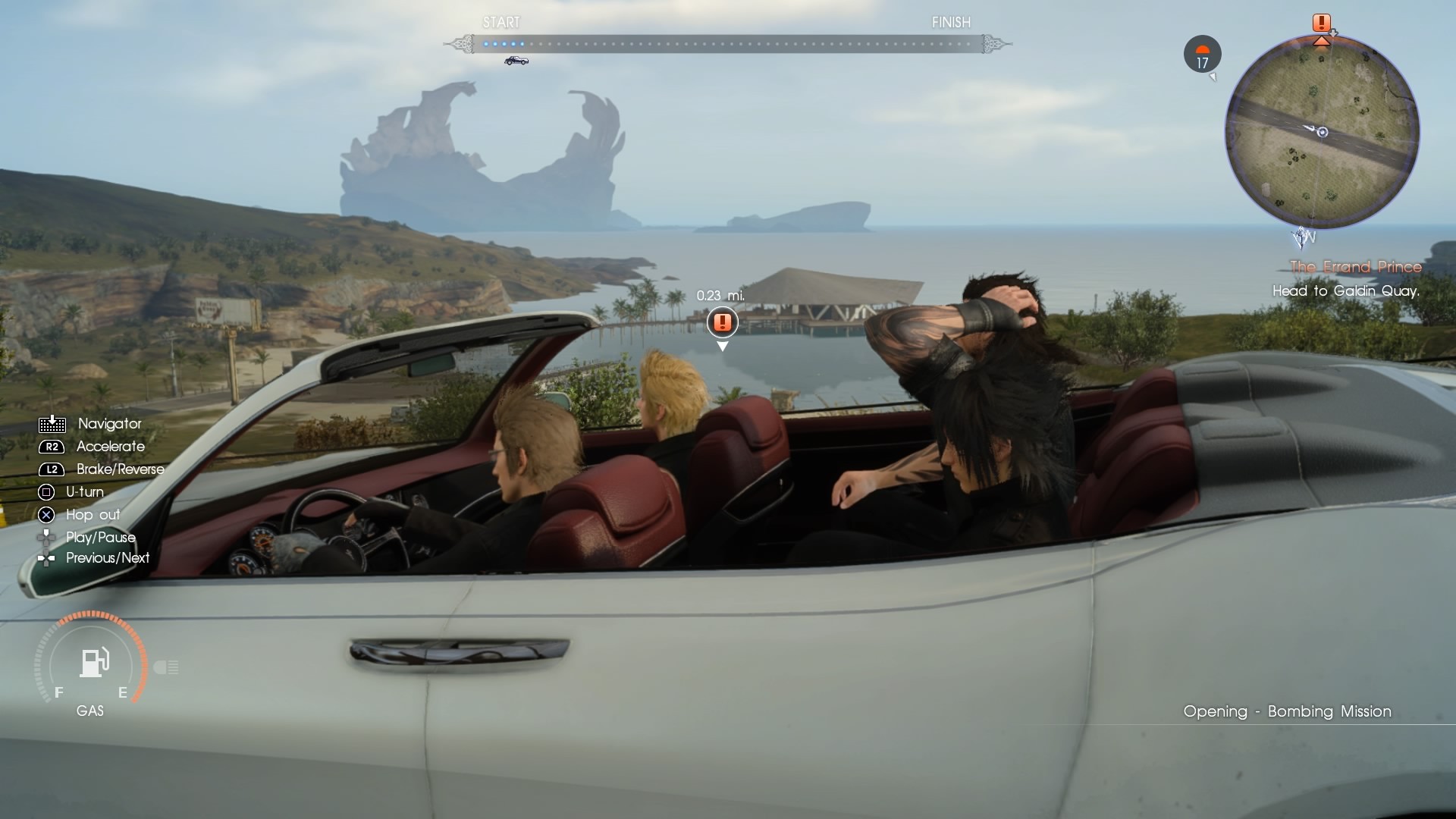Click the time-of-day icon showing 17

[x=1202, y=55]
